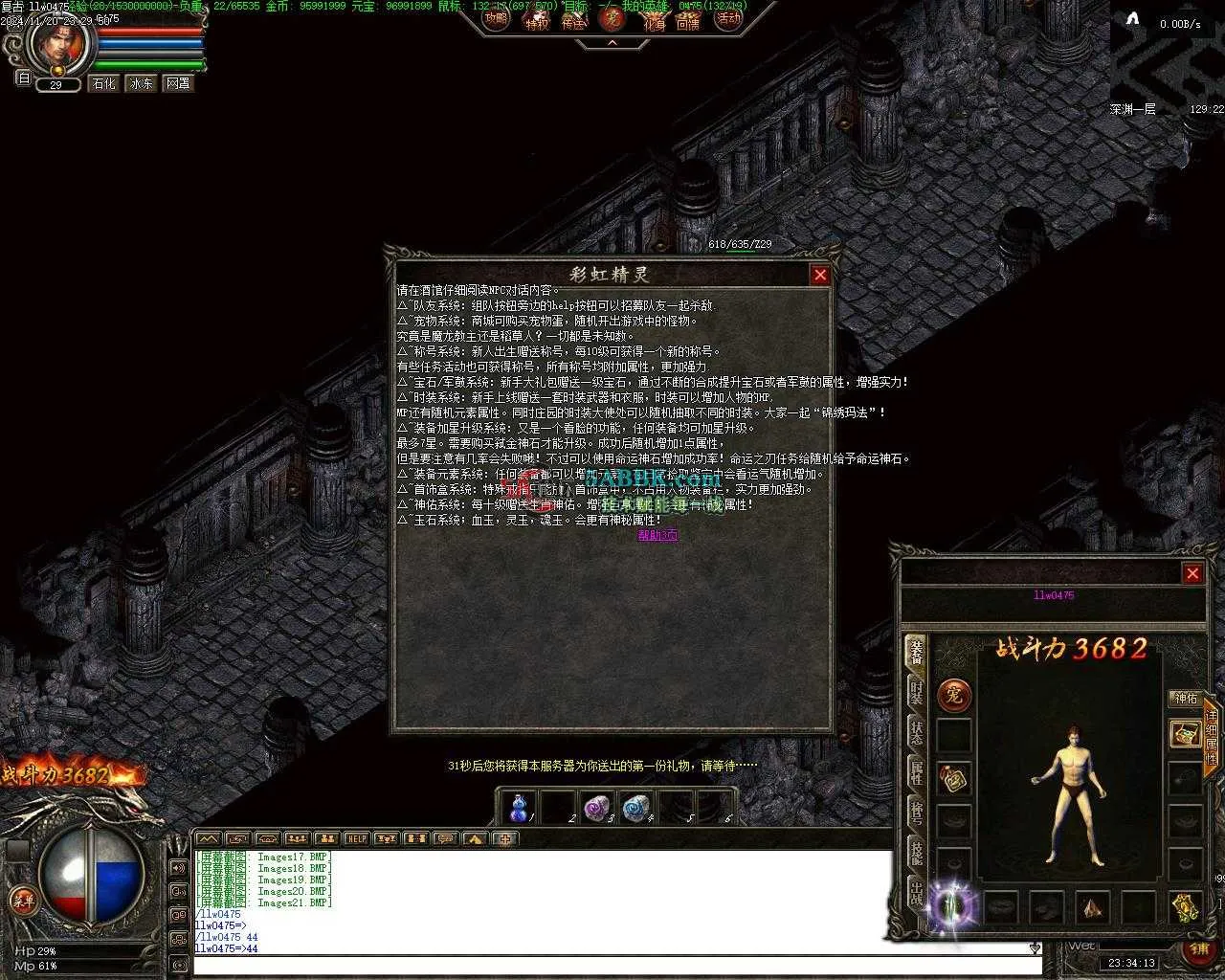This screenshot has width=1225, height=980.
Task: Click the chat input field
Action: [612, 966]
